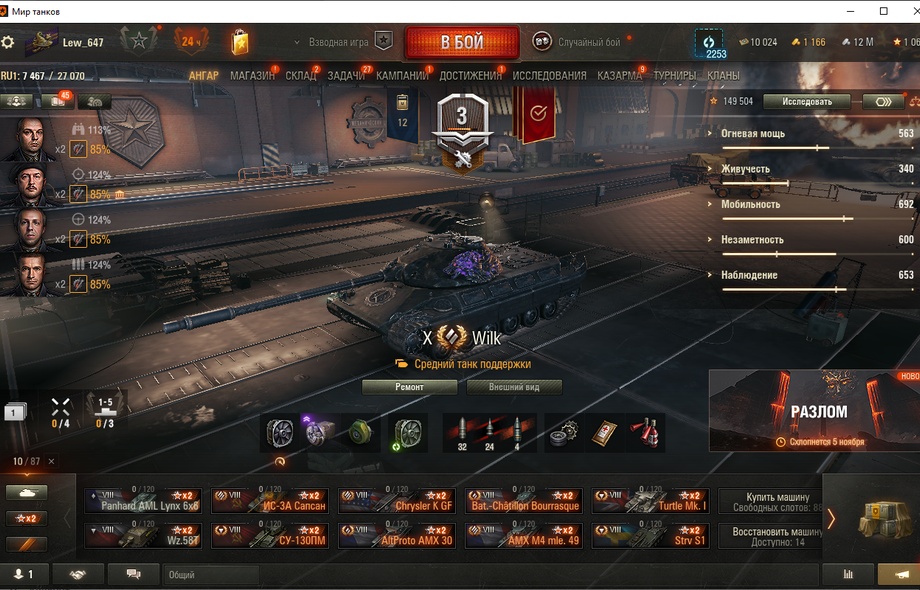Open the КЛАНЫ tab

(x=723, y=76)
